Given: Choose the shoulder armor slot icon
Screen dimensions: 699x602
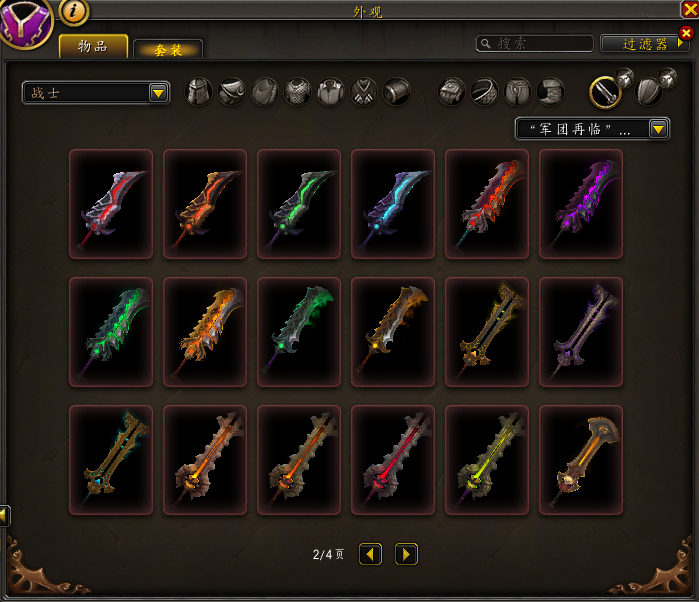Looking at the screenshot, I should click(x=232, y=92).
